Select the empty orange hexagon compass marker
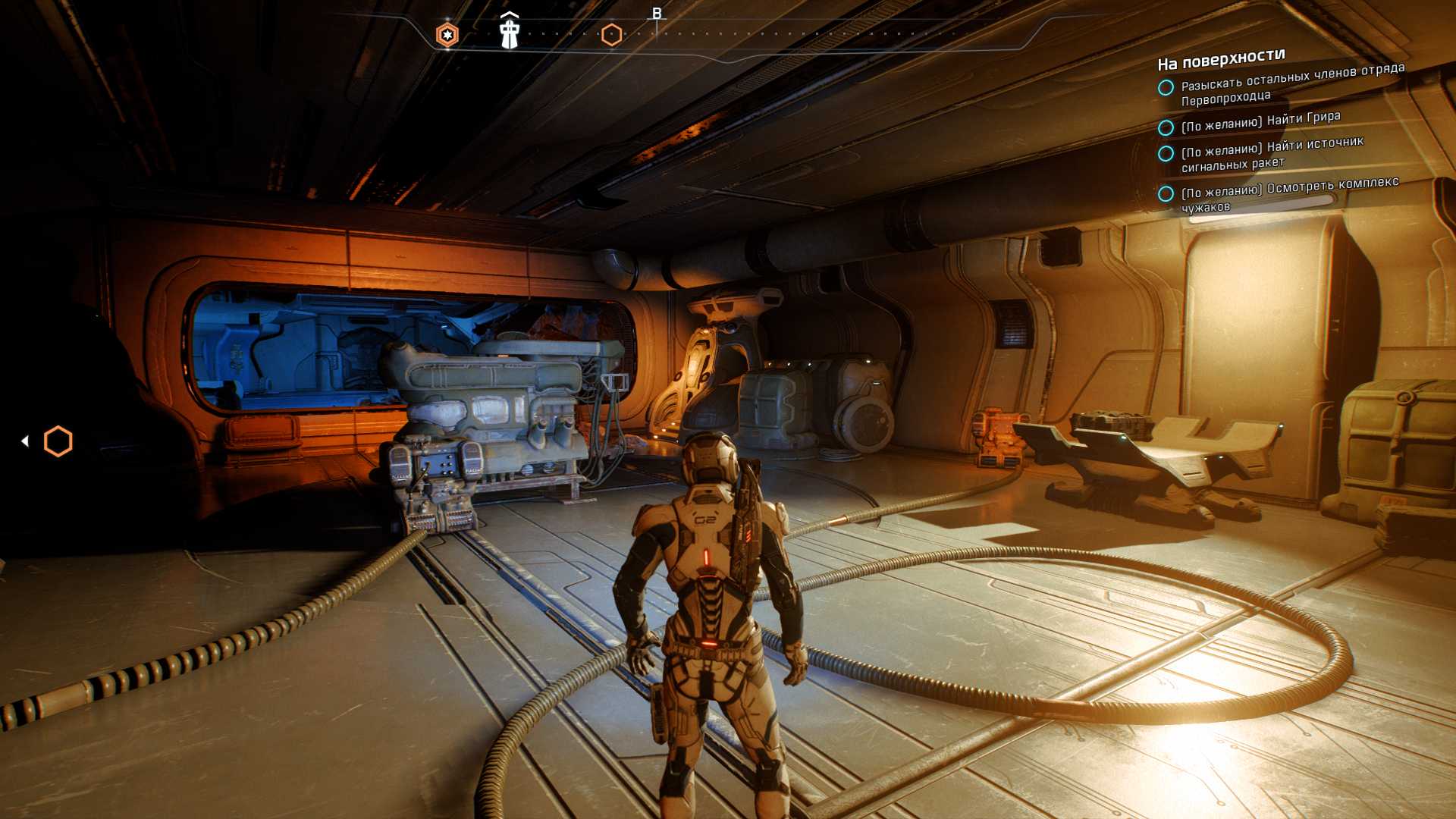Image resolution: width=1456 pixels, height=819 pixels. (611, 35)
